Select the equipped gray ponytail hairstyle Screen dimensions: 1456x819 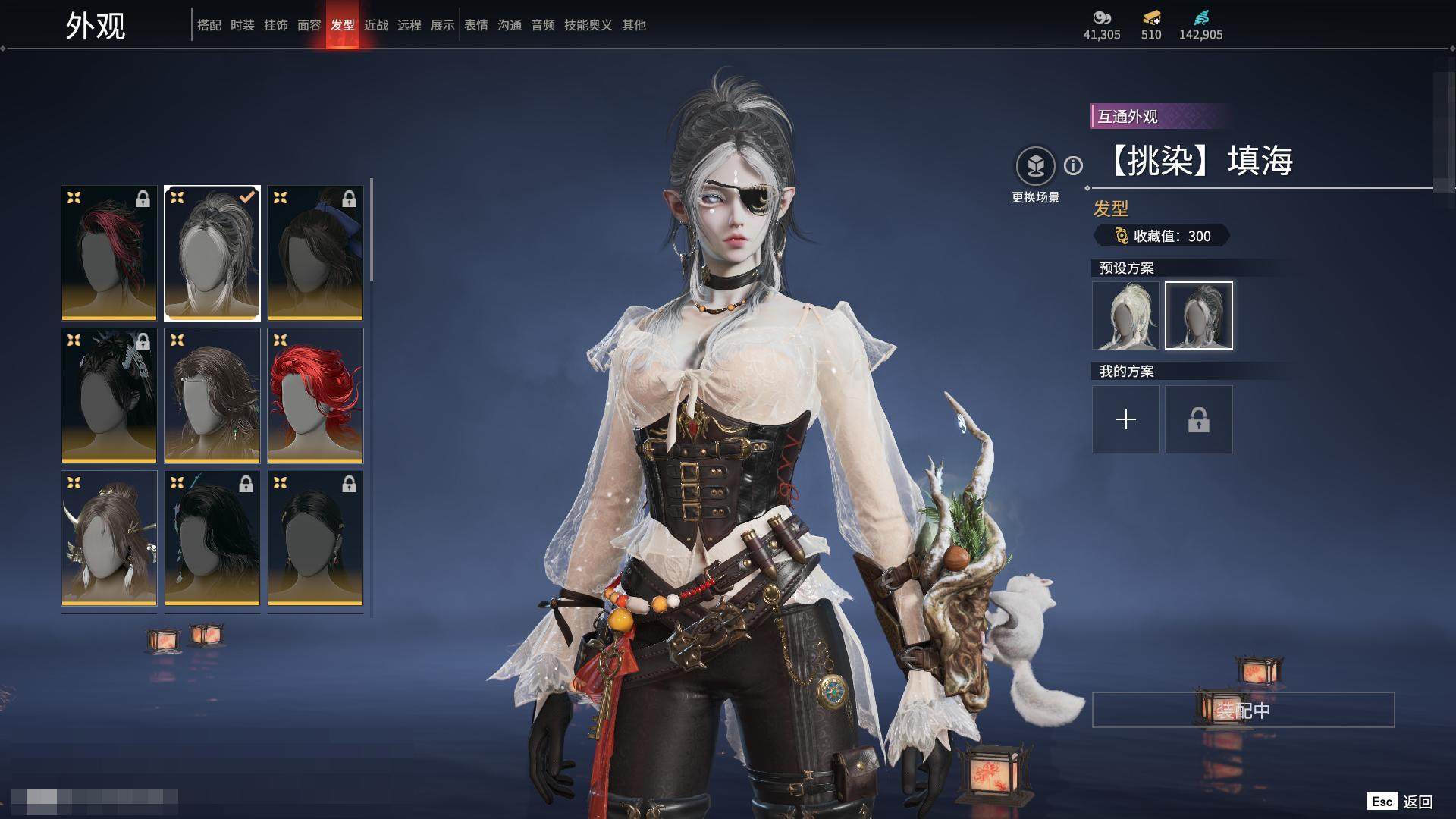tap(212, 253)
